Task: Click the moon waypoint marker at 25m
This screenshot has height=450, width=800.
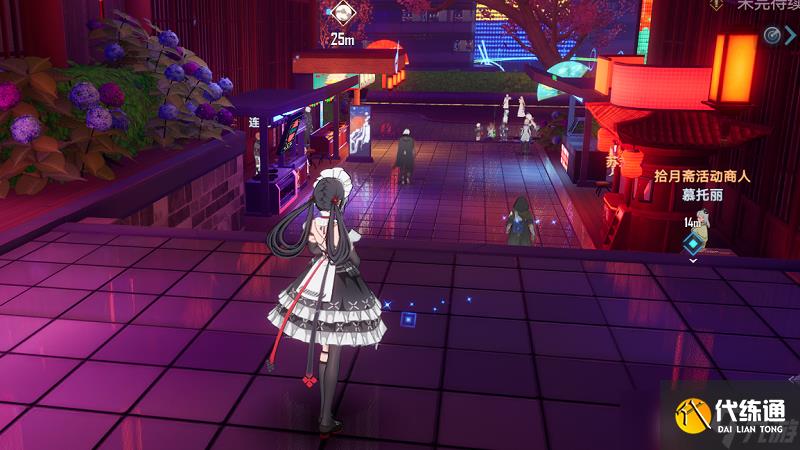Action: pos(343,14)
